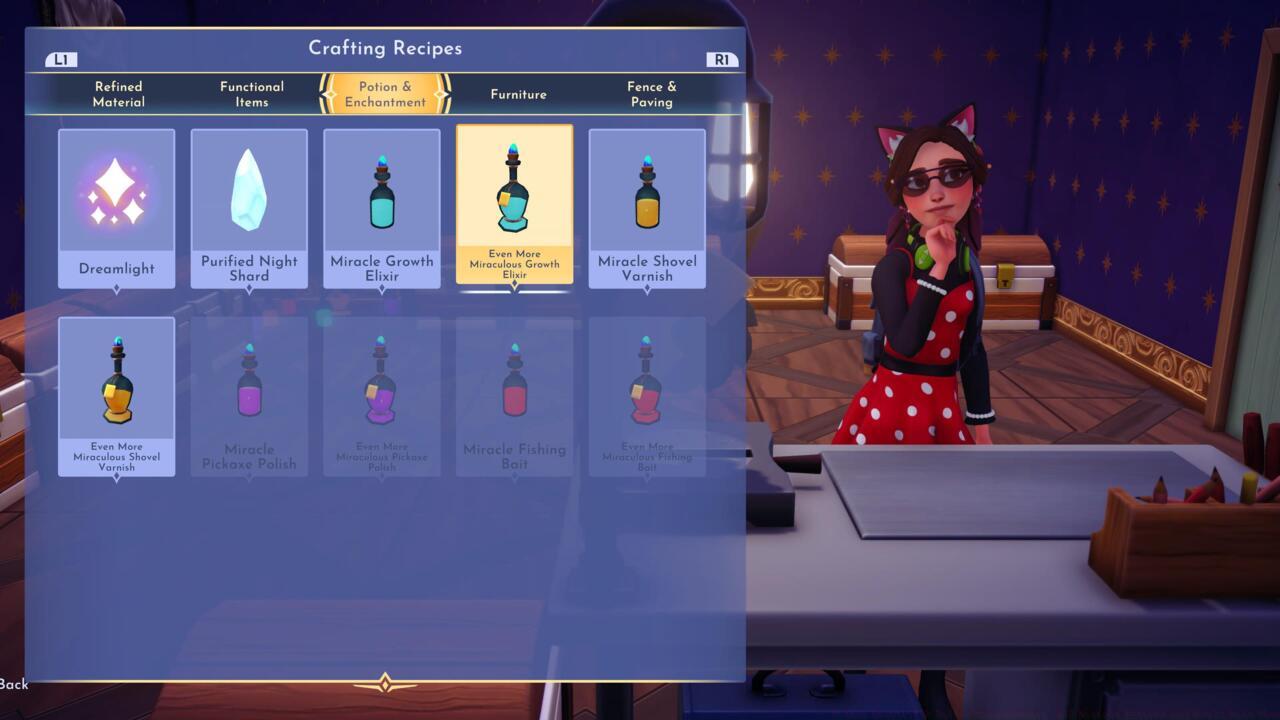Click the Miracle Pickaxe Polish recipe
Image resolution: width=1280 pixels, height=720 pixels.
tap(249, 396)
